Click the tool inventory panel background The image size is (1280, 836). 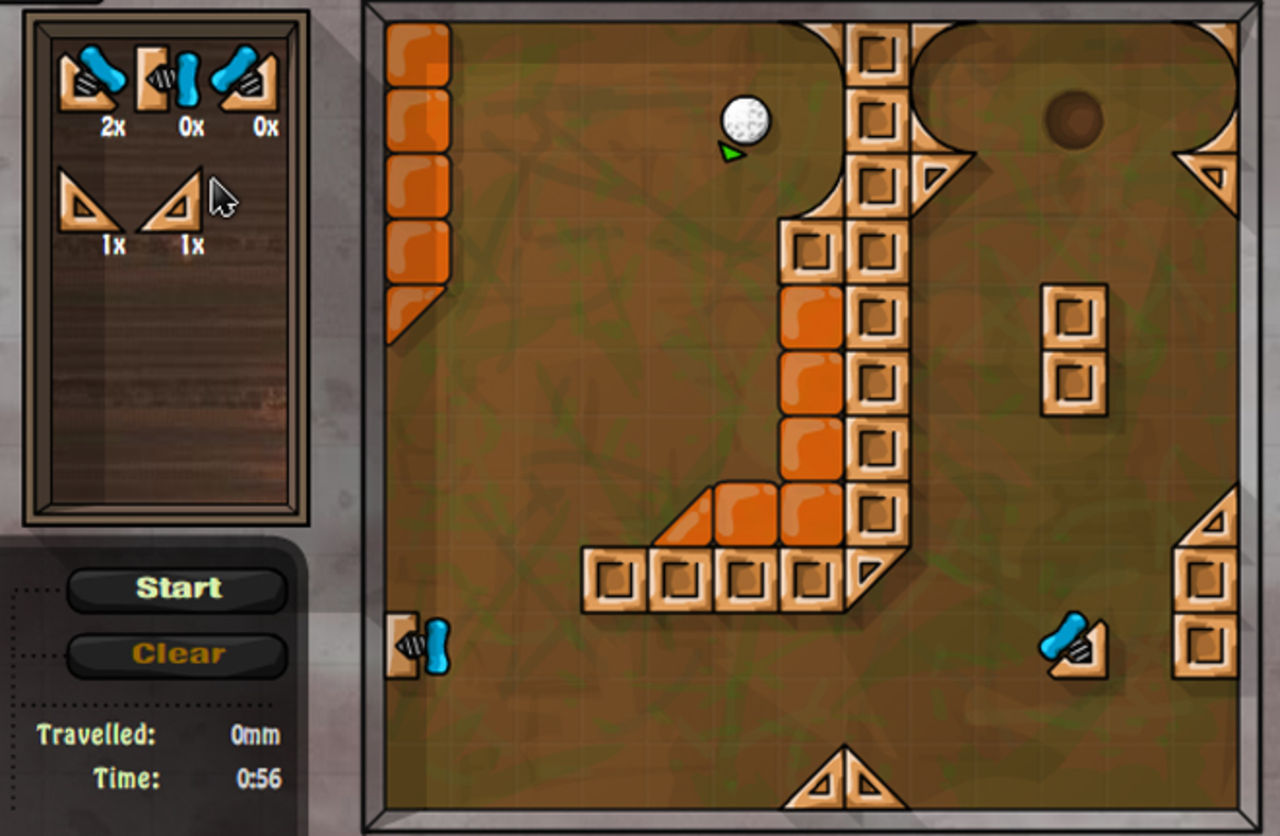(170, 400)
